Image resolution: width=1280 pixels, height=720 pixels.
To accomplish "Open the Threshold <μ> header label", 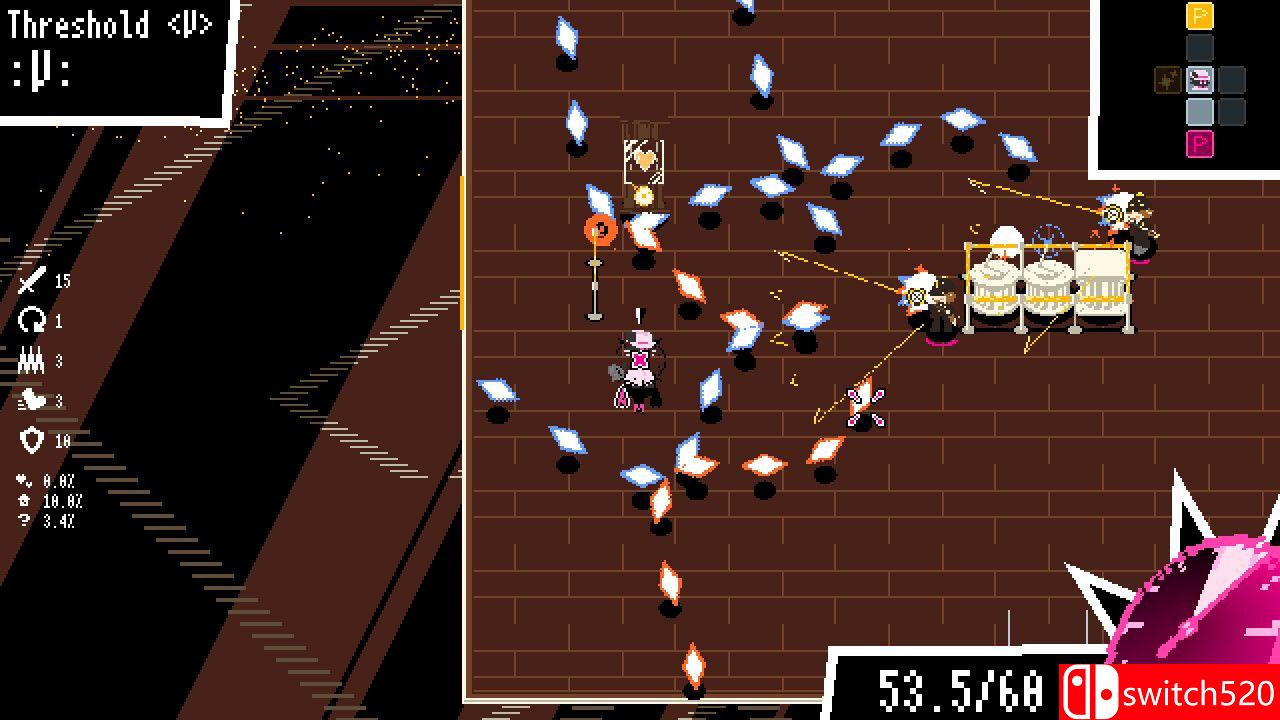I will pyautogui.click(x=110, y=22).
